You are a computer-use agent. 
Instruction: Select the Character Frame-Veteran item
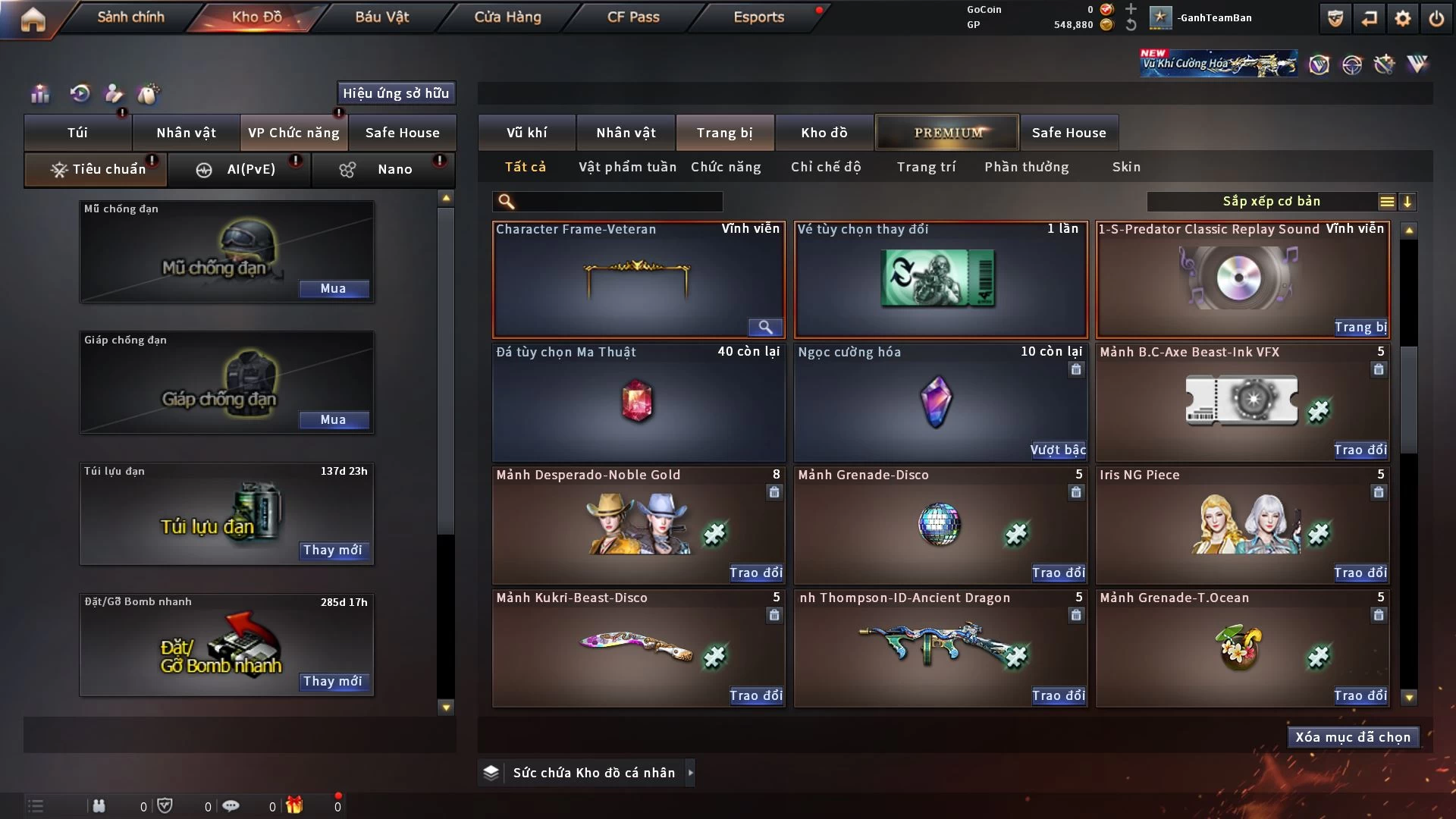click(x=638, y=279)
